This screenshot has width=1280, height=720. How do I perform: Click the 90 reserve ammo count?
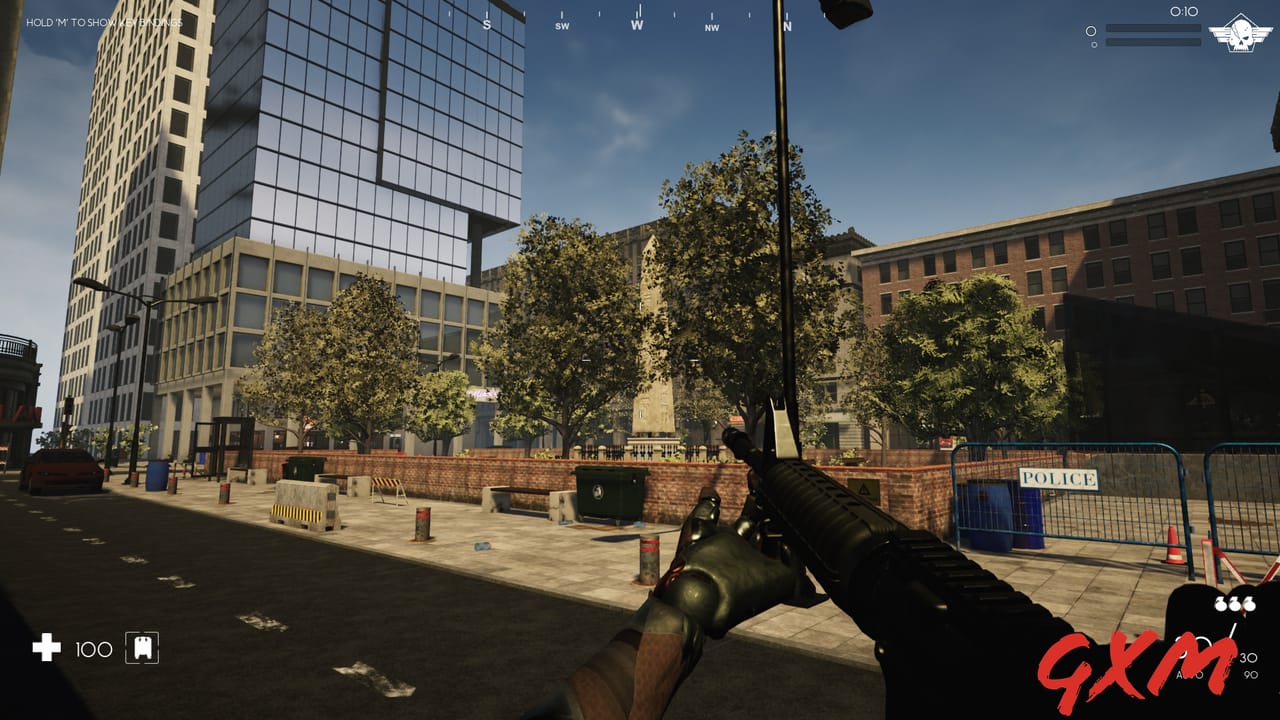(1251, 675)
